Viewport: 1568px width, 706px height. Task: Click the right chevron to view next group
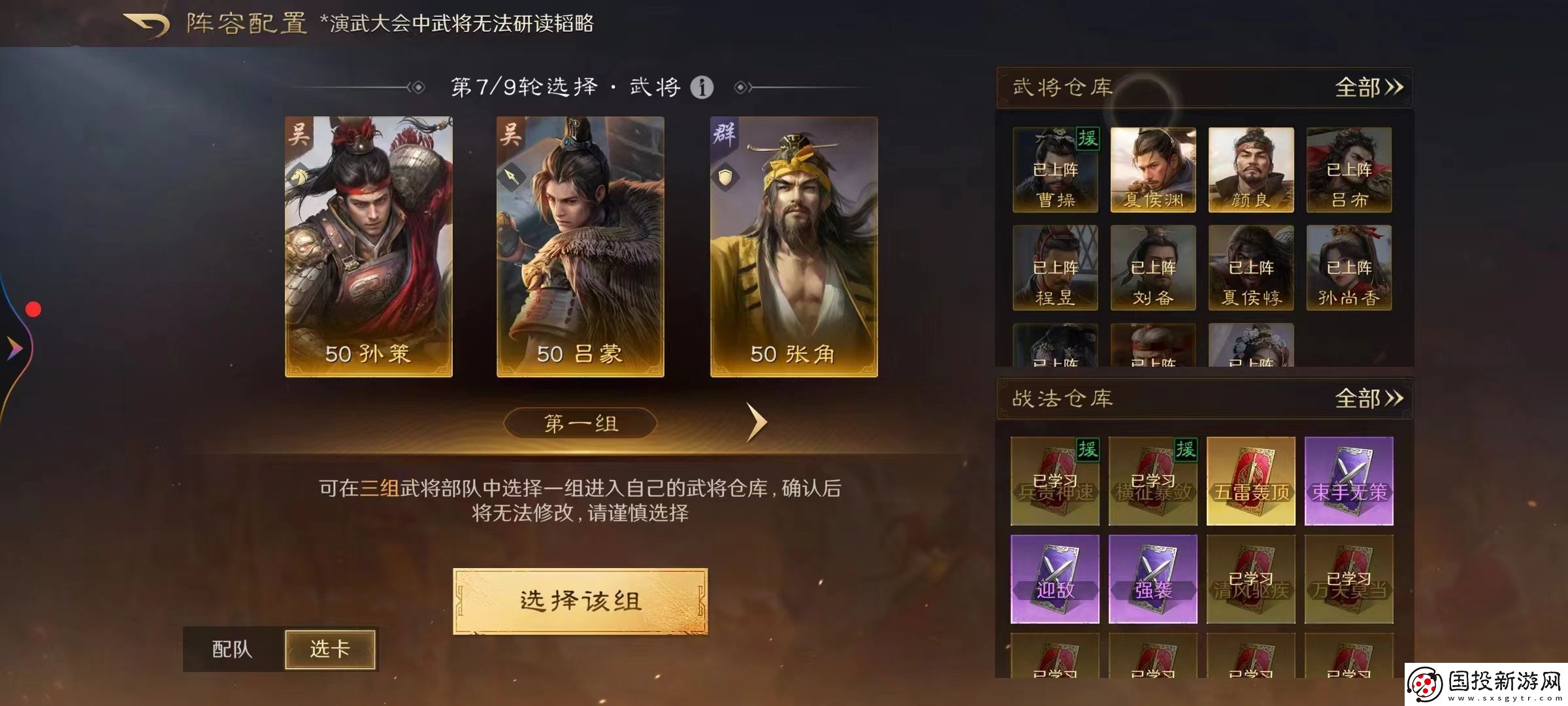click(x=757, y=422)
